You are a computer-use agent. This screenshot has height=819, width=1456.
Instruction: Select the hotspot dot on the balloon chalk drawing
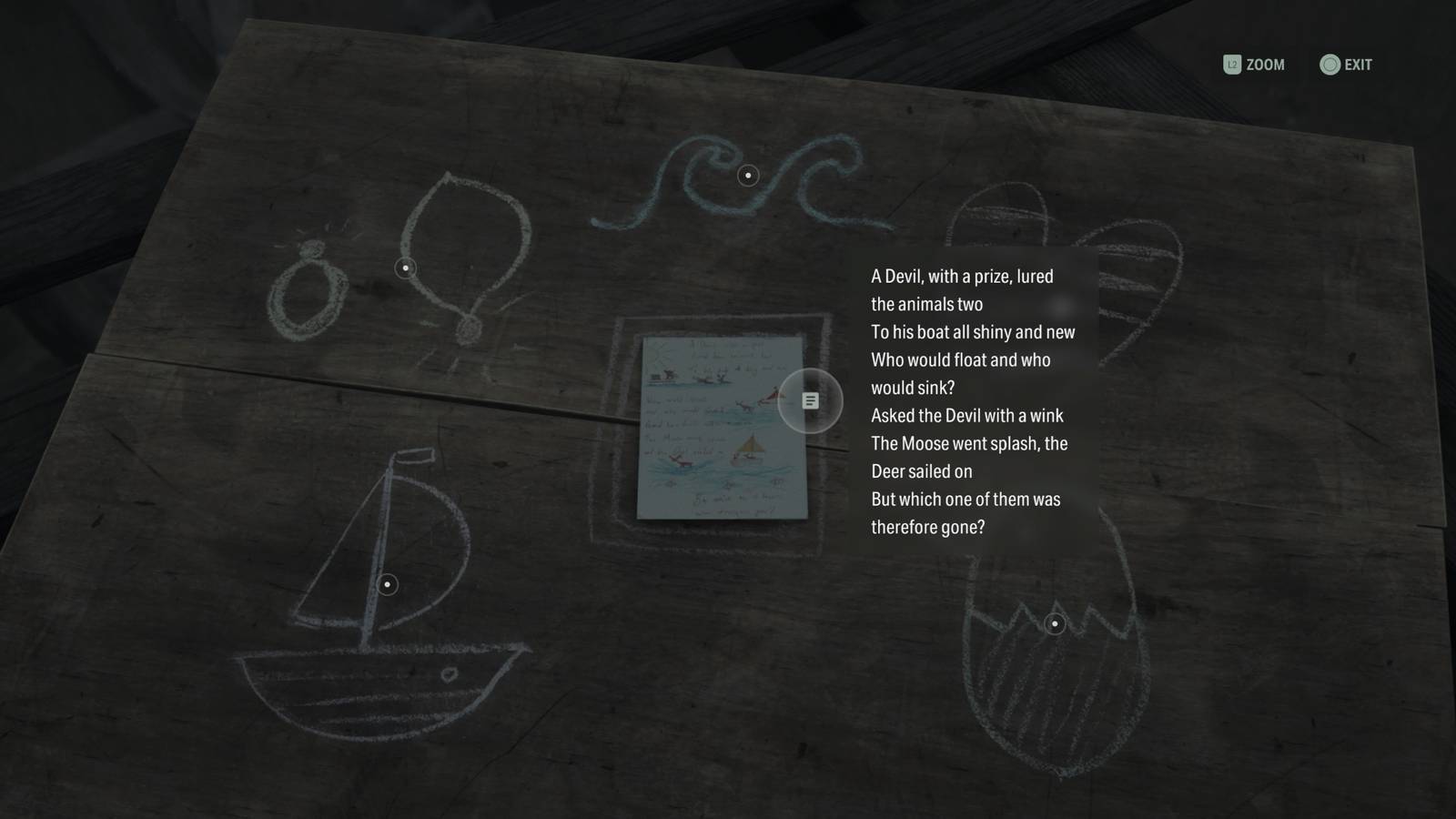point(405,268)
